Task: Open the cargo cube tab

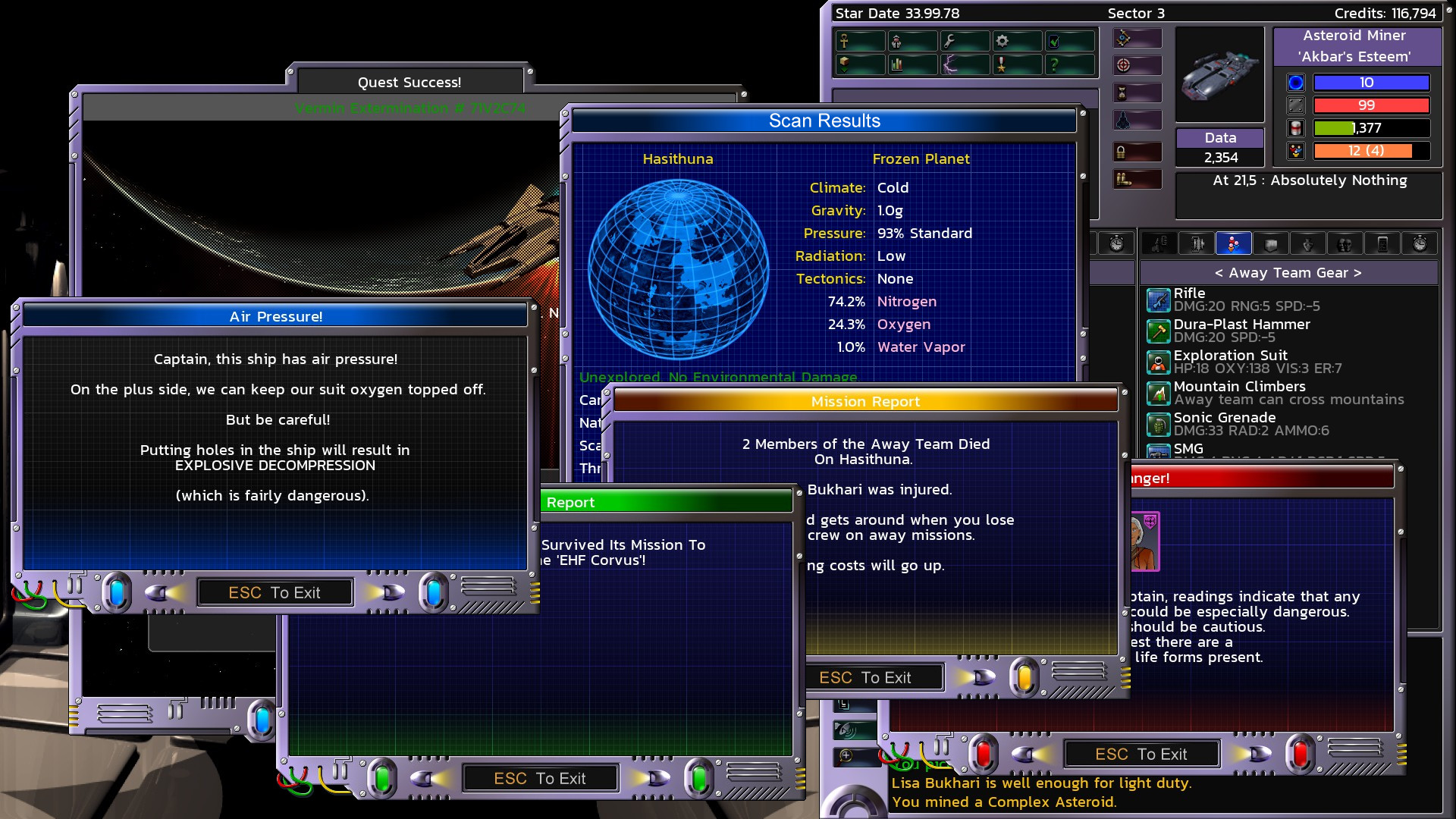Action: (1272, 244)
